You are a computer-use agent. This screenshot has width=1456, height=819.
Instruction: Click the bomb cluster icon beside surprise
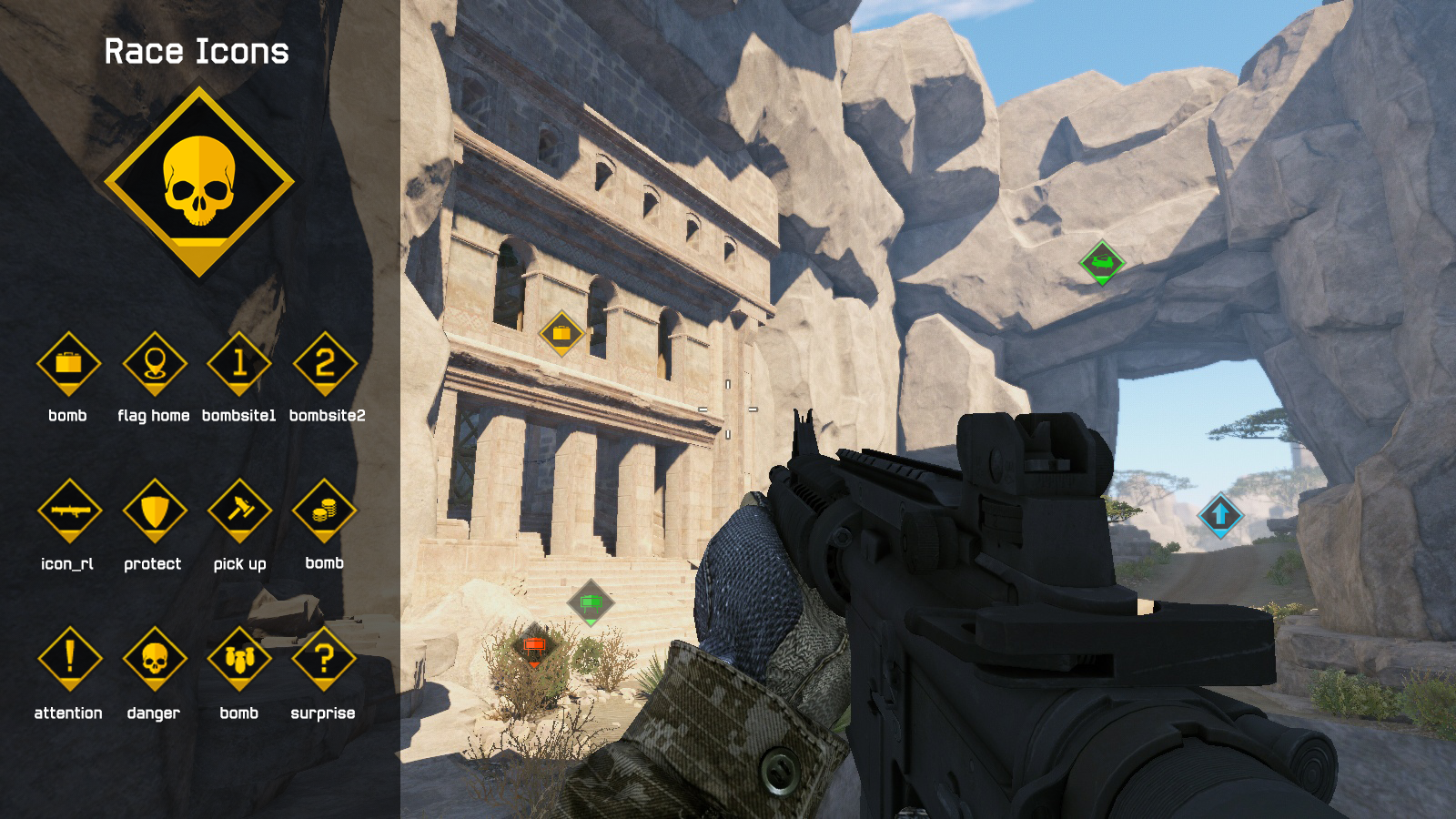pyautogui.click(x=239, y=658)
